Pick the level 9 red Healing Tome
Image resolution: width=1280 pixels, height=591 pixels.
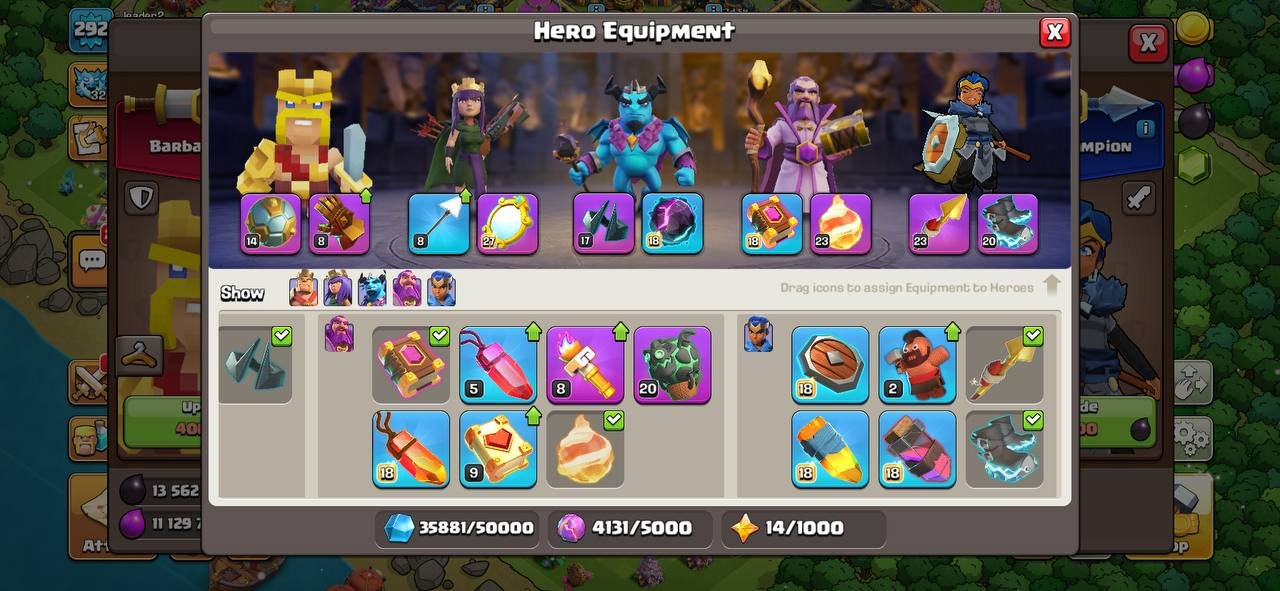(498, 449)
